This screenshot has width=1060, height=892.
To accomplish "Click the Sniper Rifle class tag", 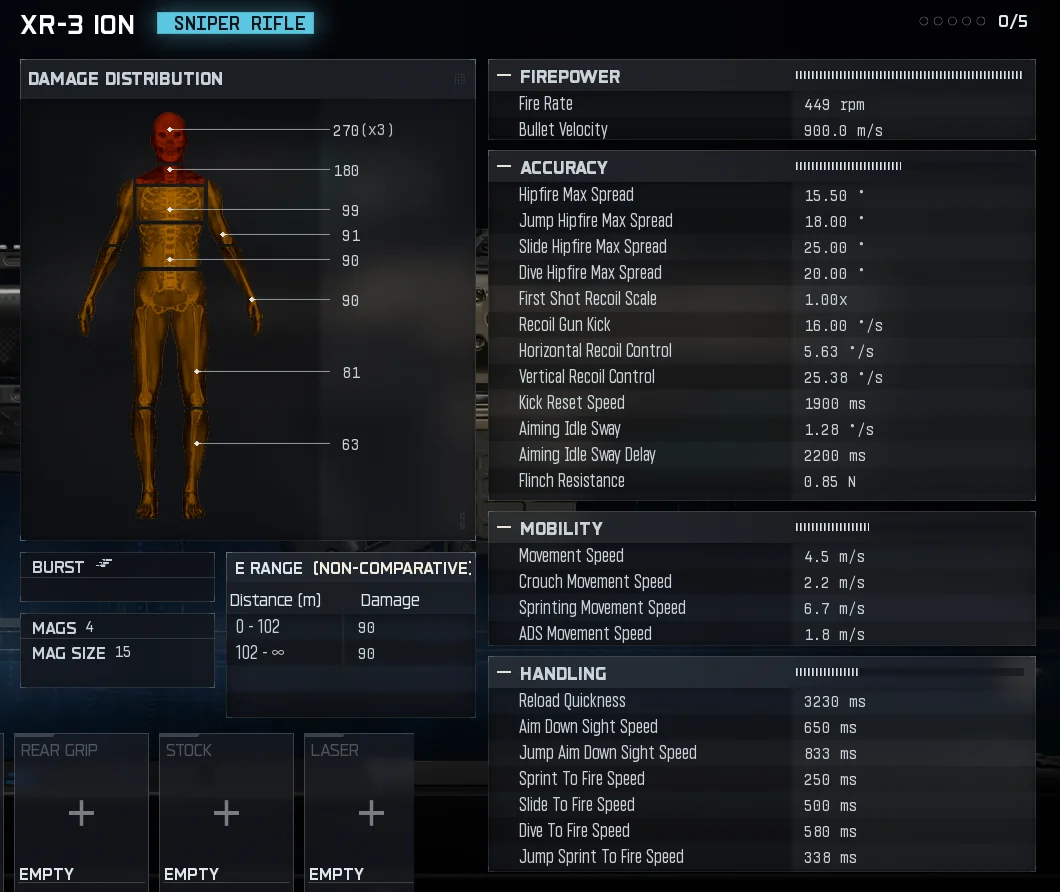I will click(x=235, y=23).
